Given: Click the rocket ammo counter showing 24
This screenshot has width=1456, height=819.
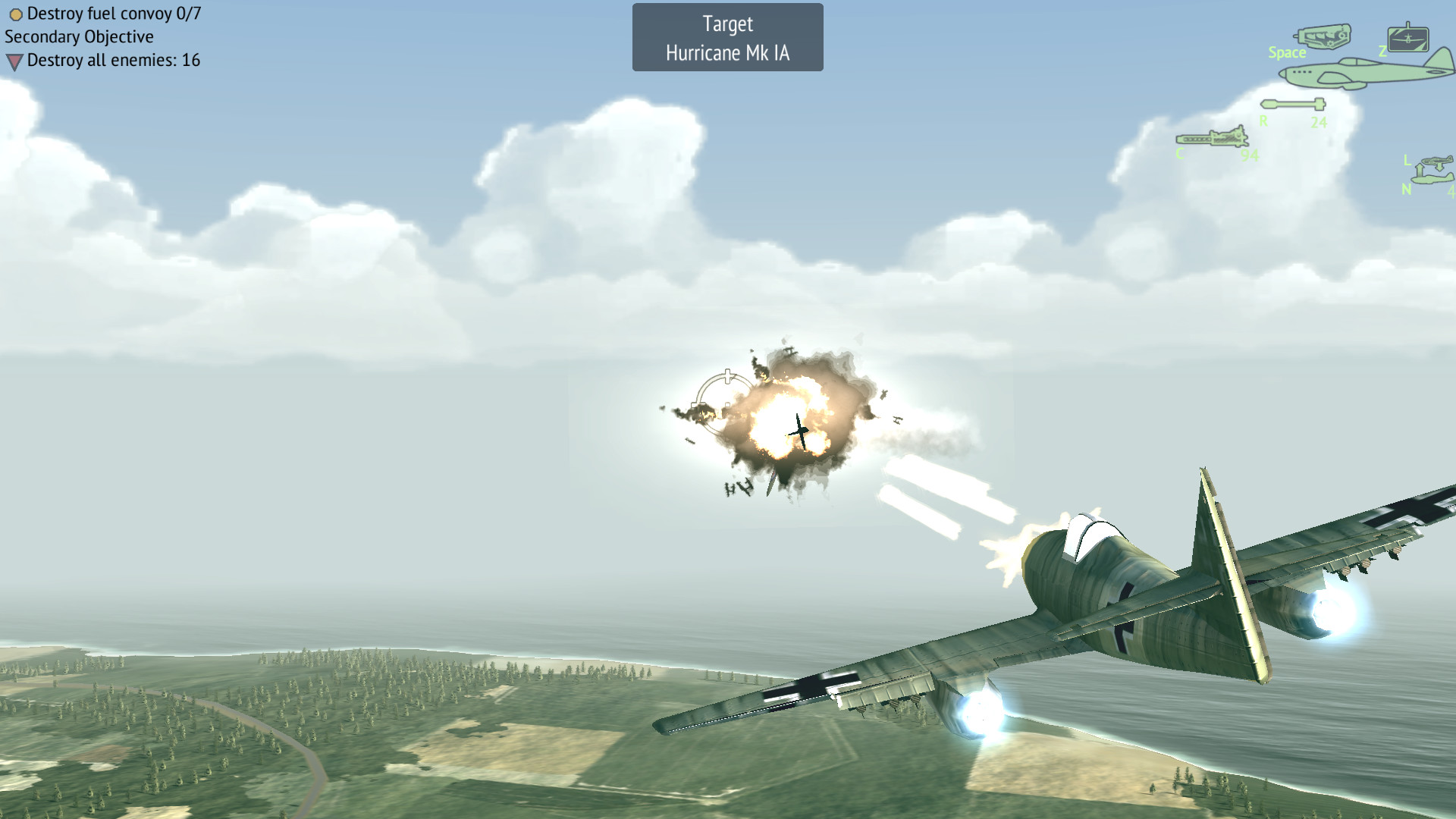Looking at the screenshot, I should click(x=1319, y=121).
